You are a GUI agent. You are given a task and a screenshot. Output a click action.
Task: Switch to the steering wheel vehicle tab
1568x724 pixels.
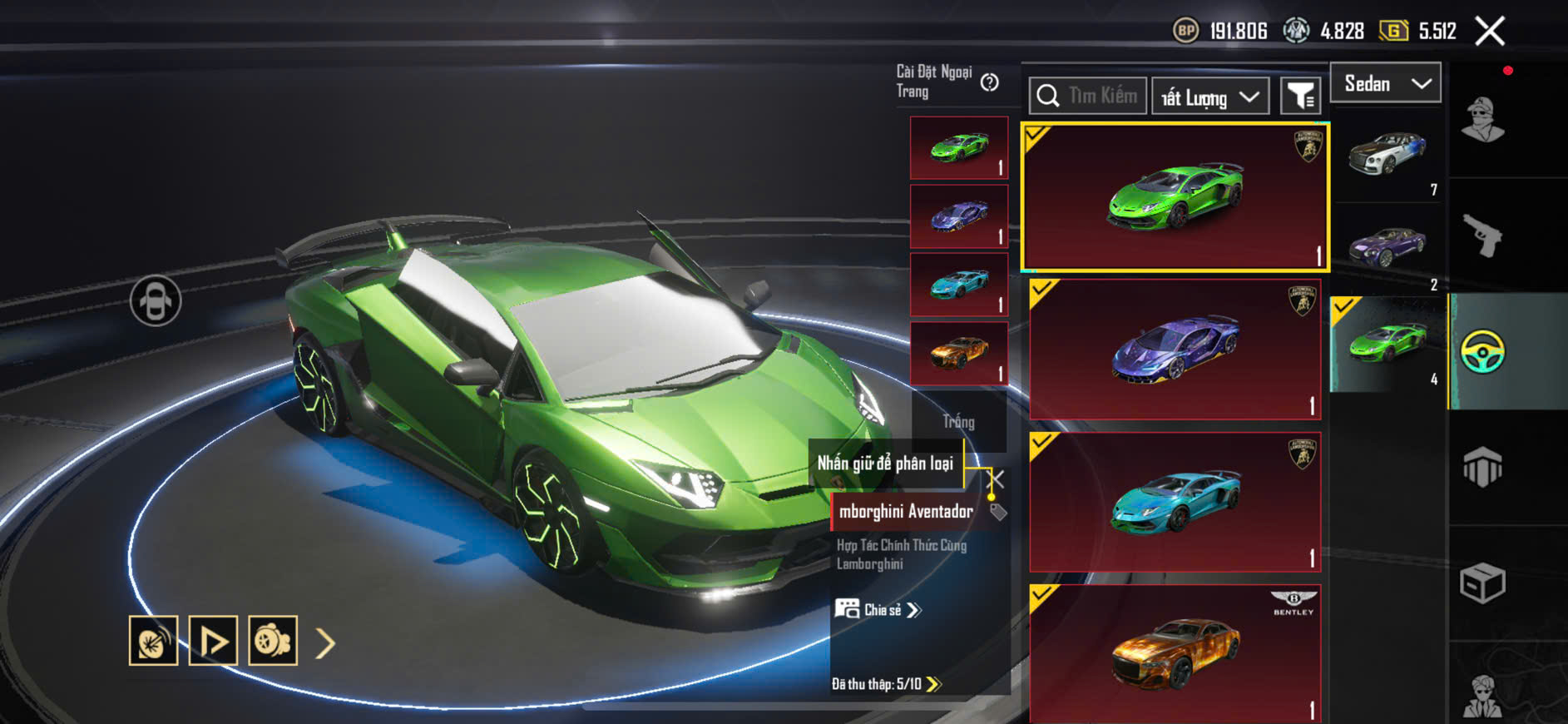[x=1482, y=351]
